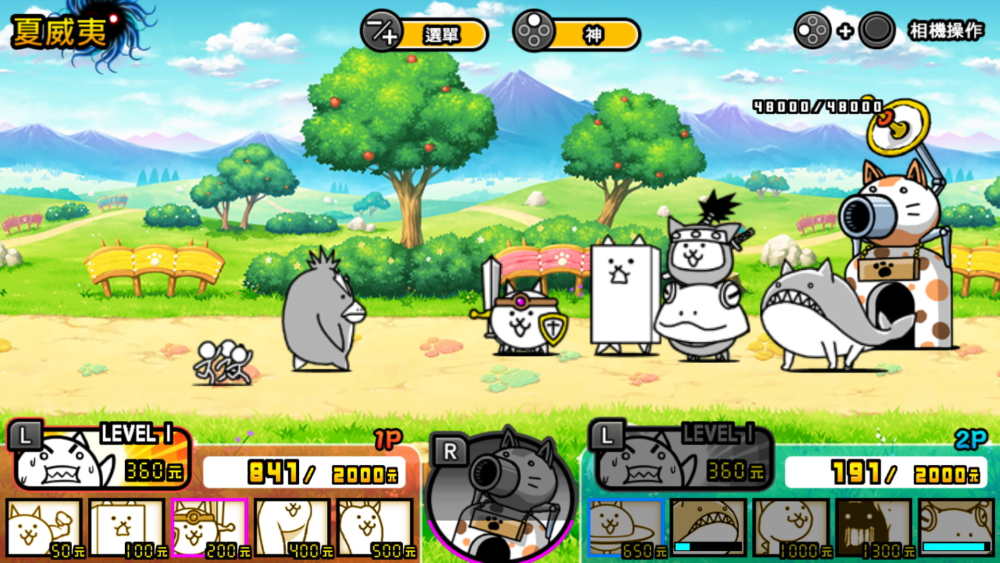Open the 選單 menu
The image size is (1000, 563).
coord(425,33)
